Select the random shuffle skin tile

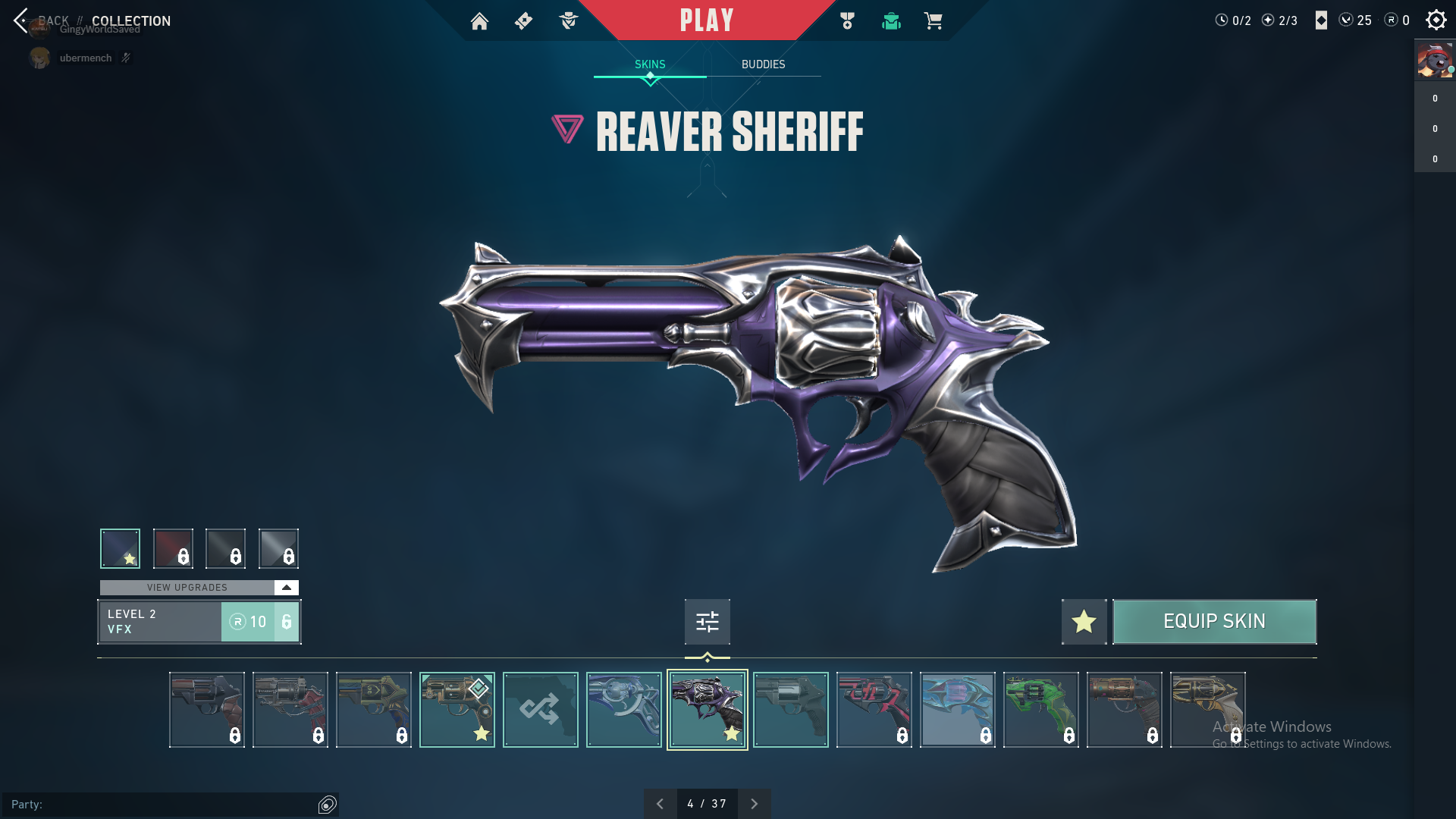540,710
